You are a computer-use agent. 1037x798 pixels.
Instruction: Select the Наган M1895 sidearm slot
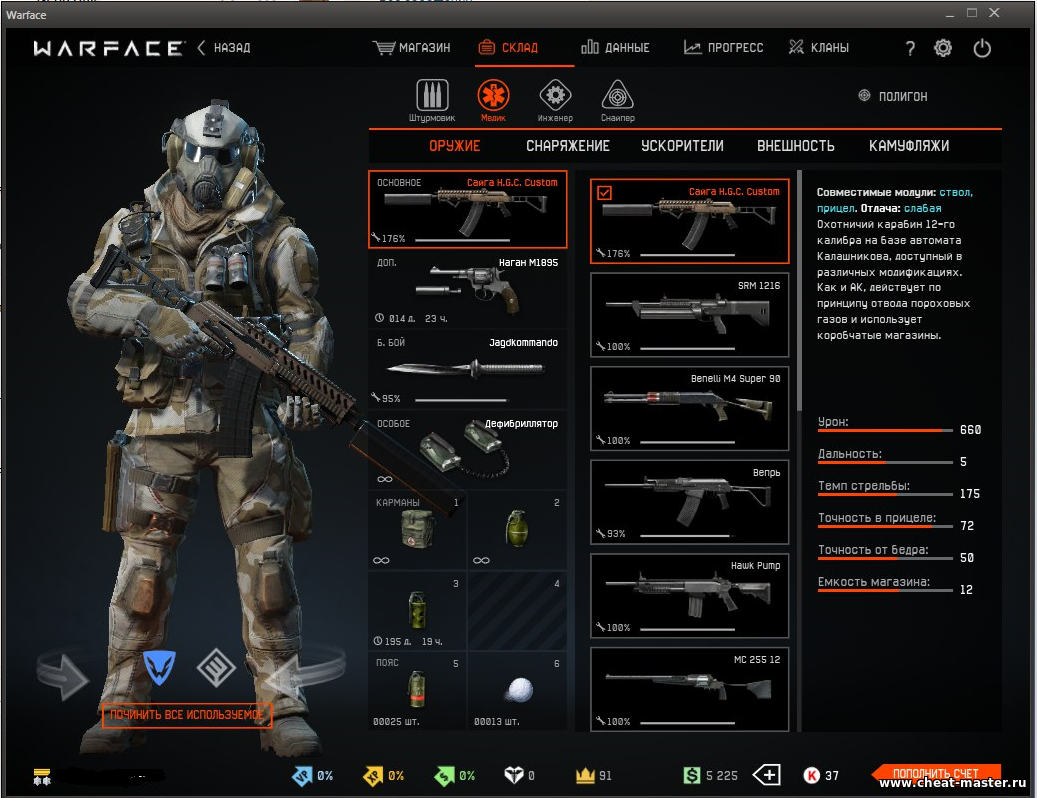point(467,290)
